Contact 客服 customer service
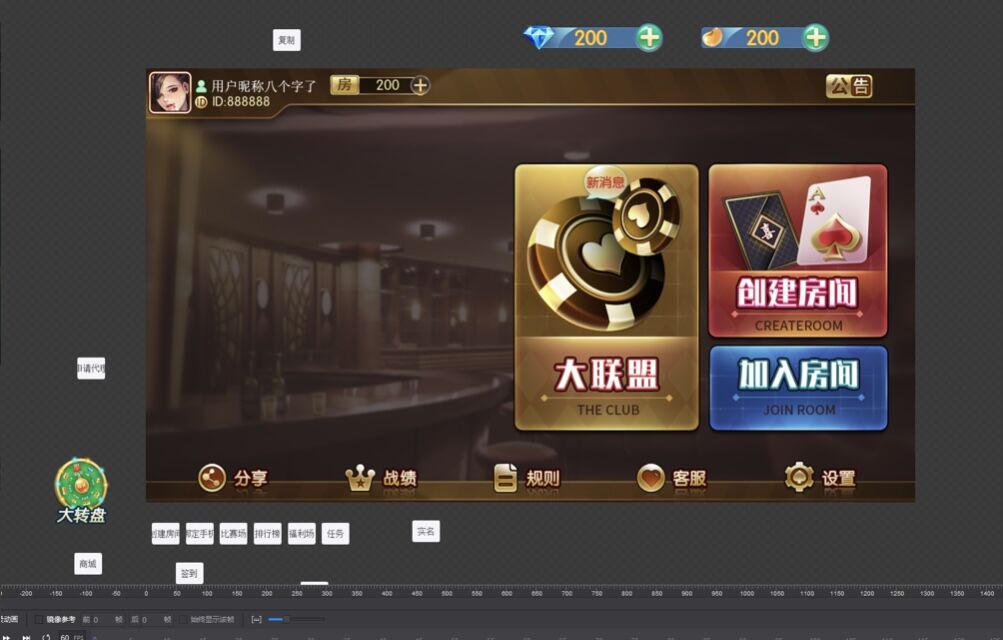1003x640 pixels. (671, 478)
